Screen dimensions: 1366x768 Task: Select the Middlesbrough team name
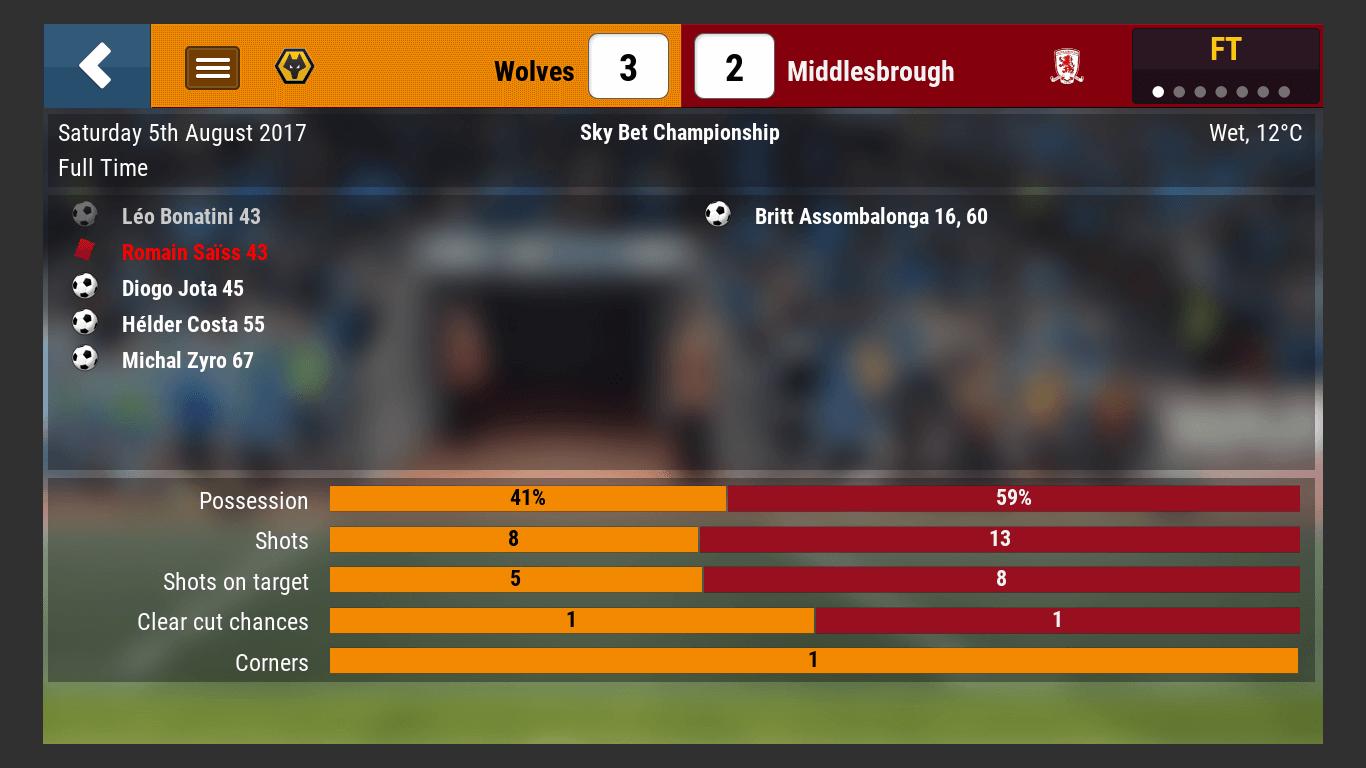(870, 72)
